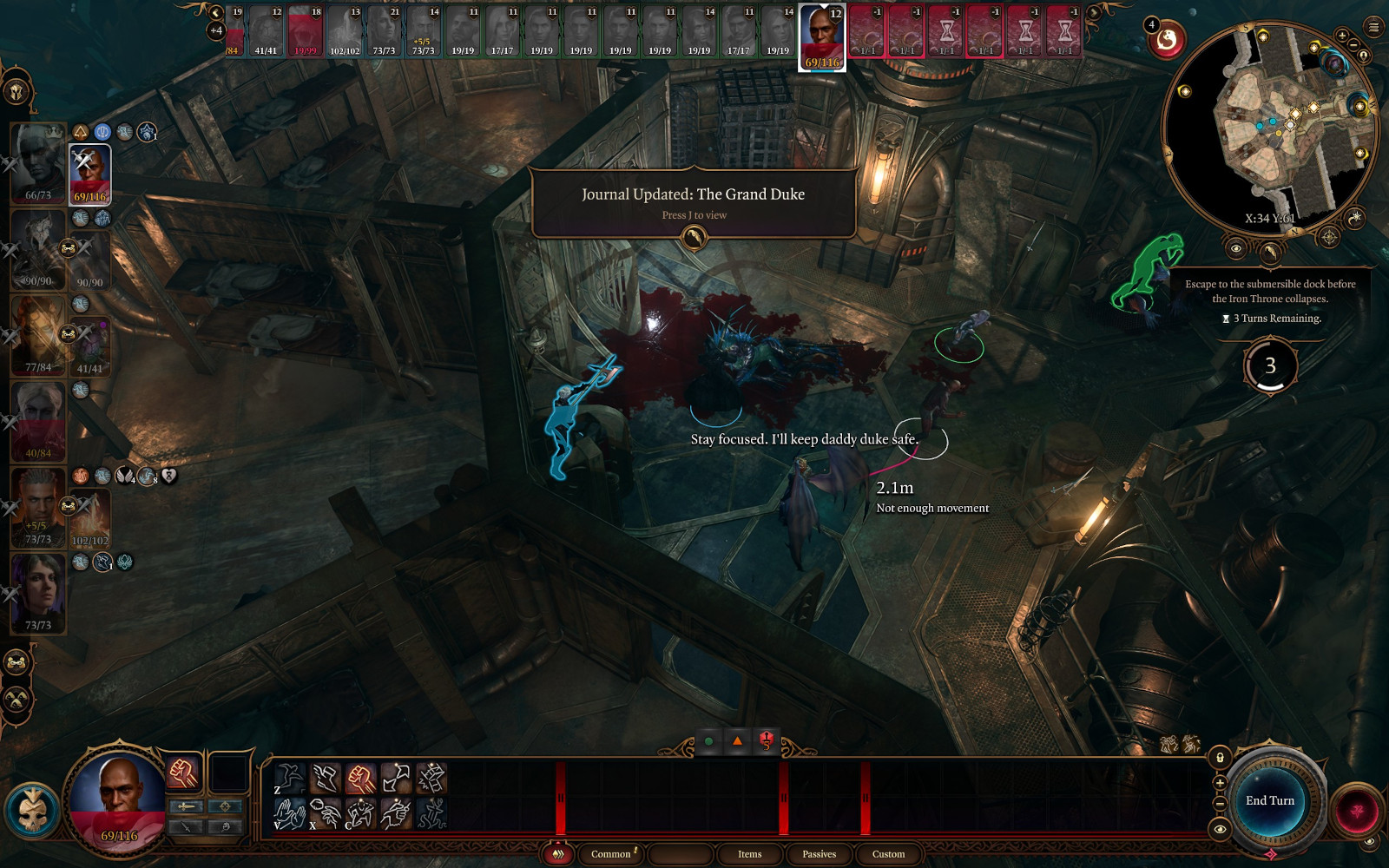Toggle the hotbar lock padlock button

(1220, 758)
